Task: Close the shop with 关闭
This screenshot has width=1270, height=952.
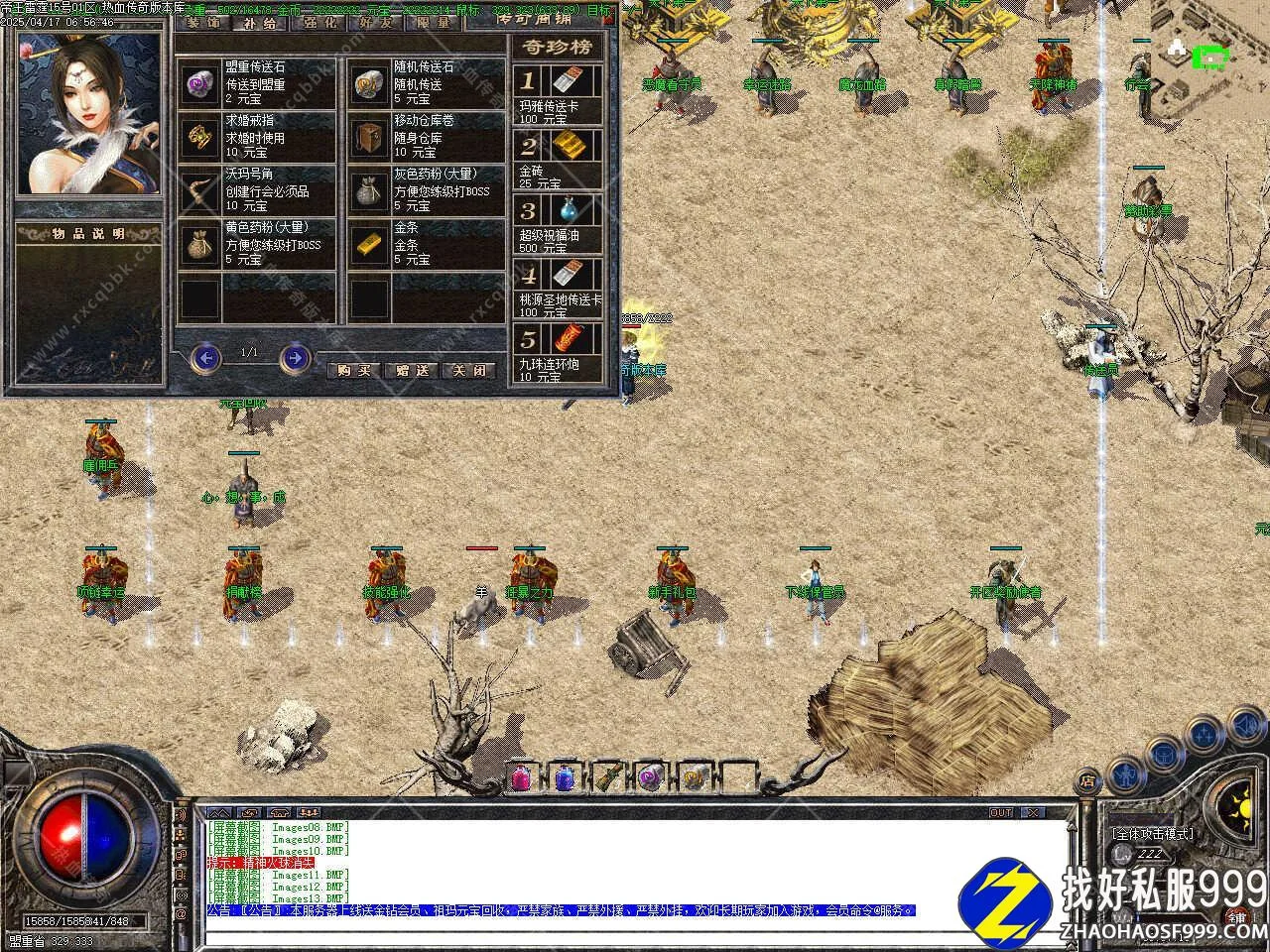Action: tap(468, 370)
